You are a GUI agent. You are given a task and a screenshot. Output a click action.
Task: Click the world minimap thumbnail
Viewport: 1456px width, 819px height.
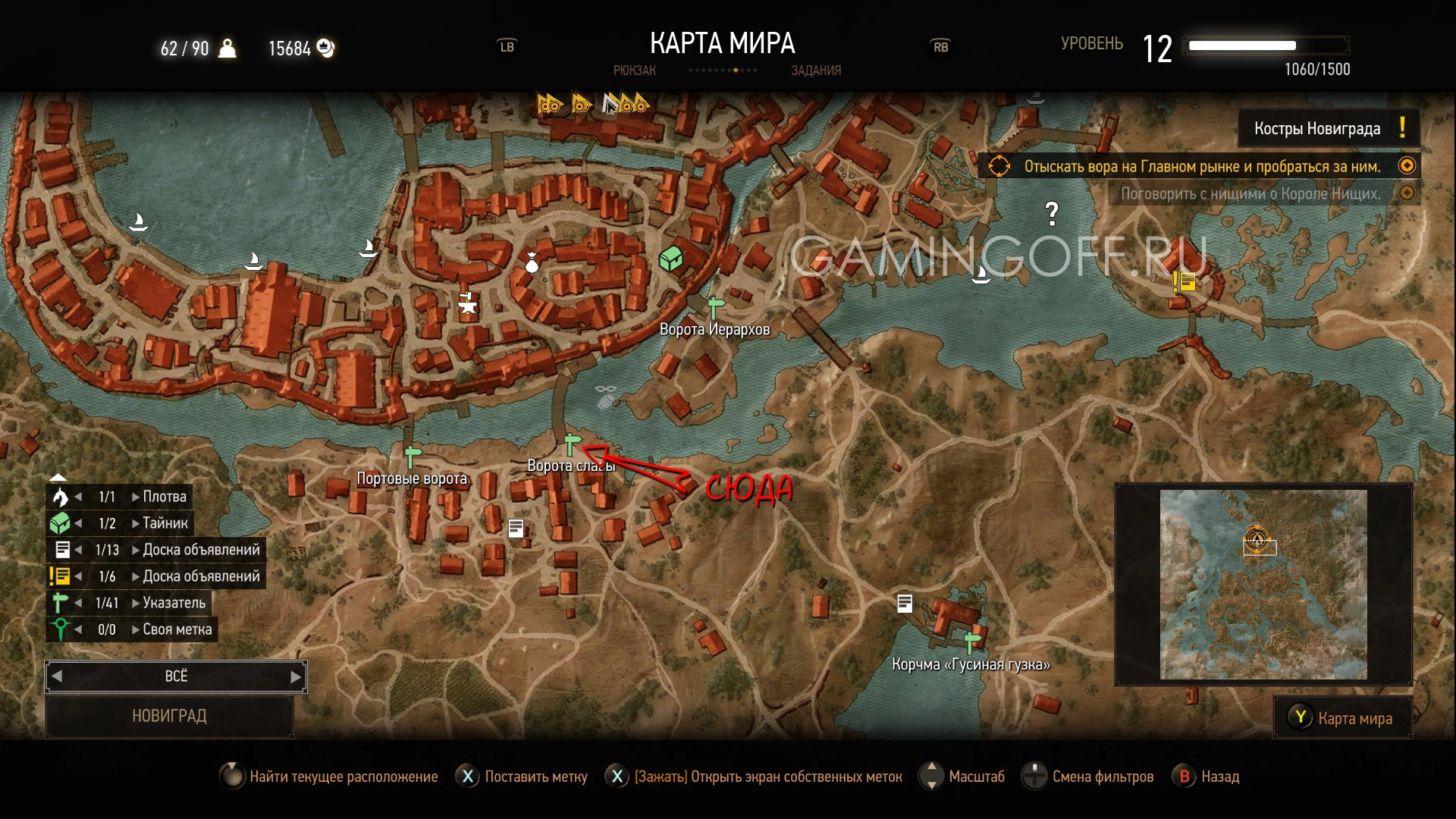[x=1263, y=584]
